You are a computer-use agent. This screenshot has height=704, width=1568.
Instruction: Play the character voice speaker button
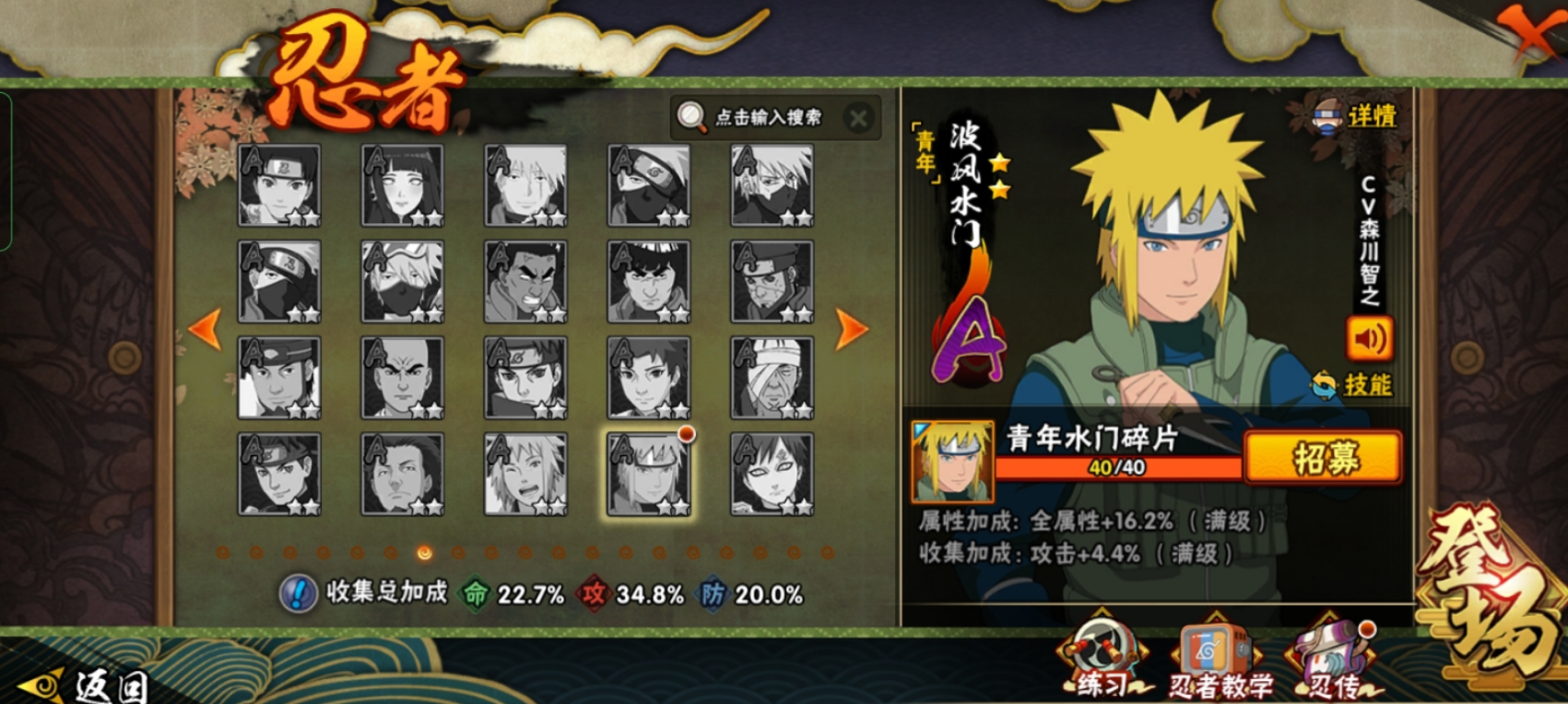pos(1369,339)
